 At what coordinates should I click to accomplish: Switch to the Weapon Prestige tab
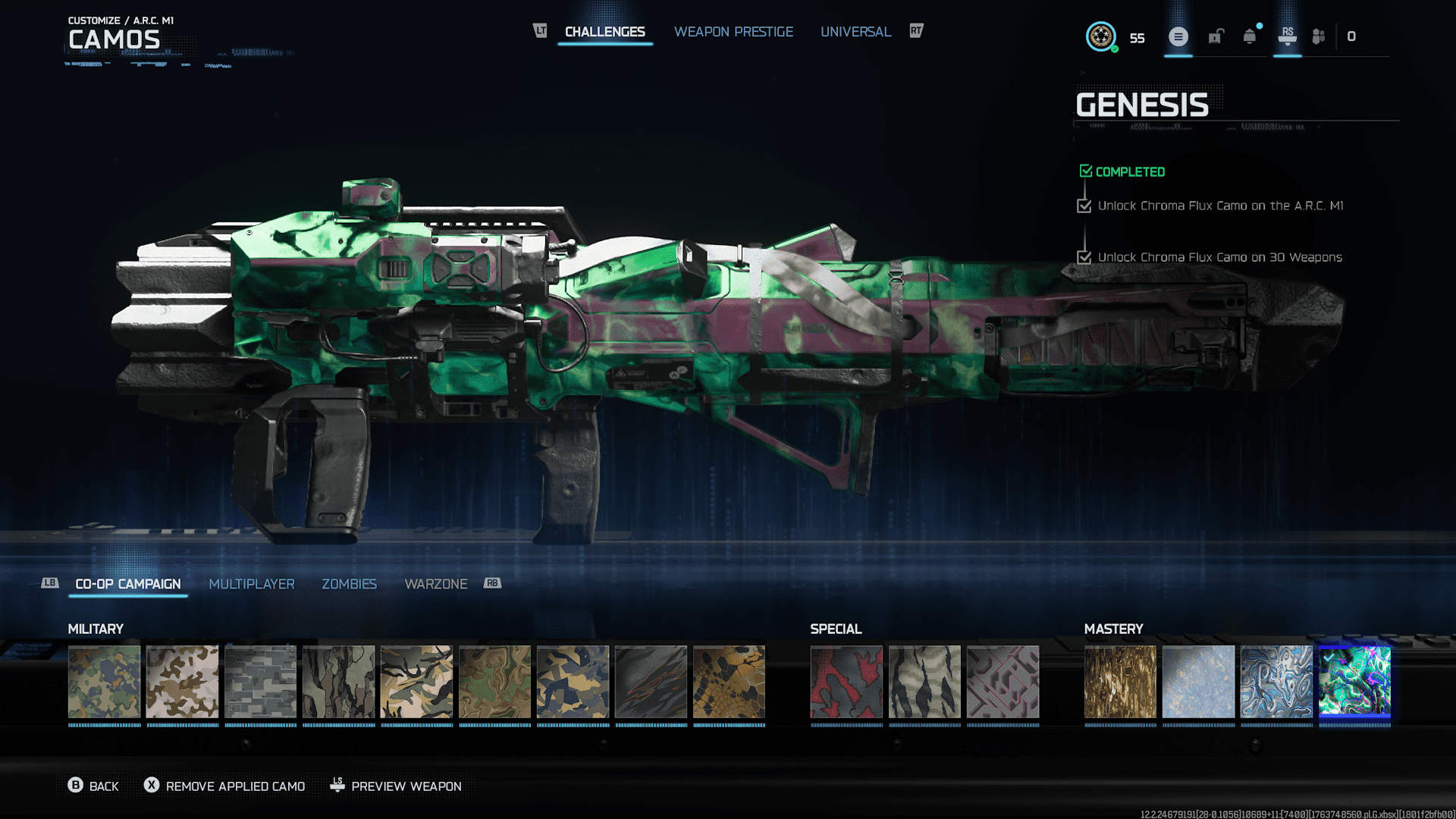click(733, 32)
